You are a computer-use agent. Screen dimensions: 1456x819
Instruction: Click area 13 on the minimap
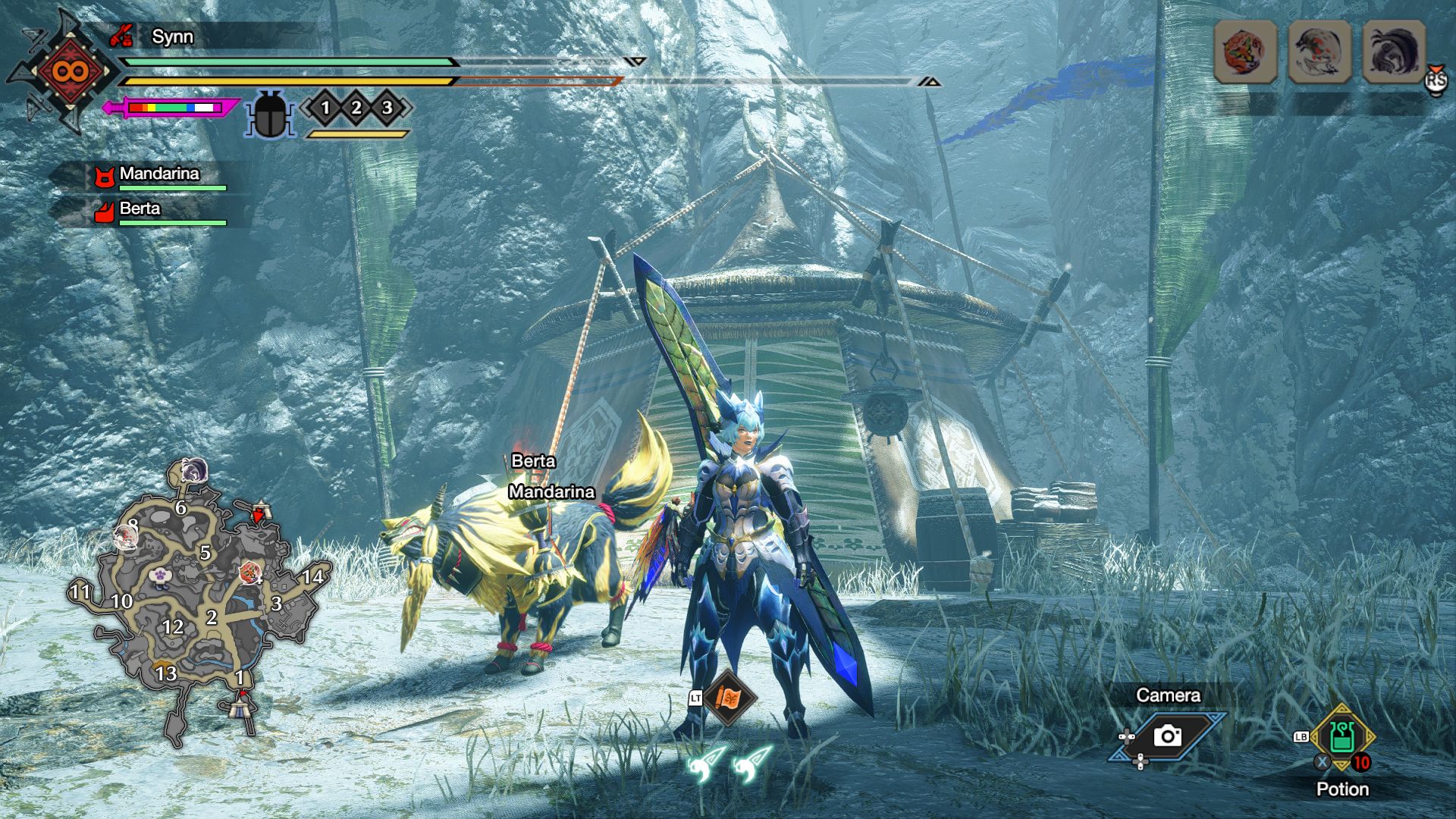tap(166, 673)
